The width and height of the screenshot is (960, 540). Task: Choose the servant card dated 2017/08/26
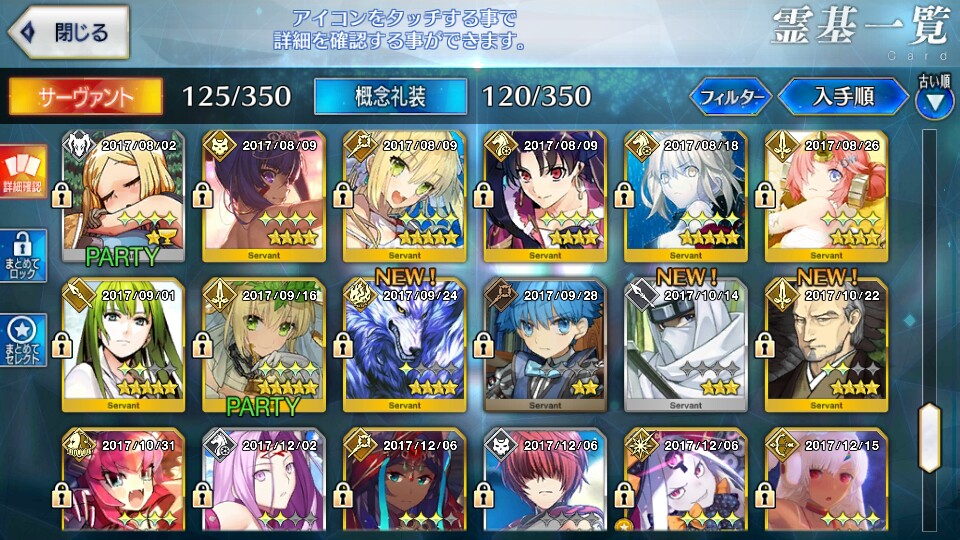[x=825, y=195]
